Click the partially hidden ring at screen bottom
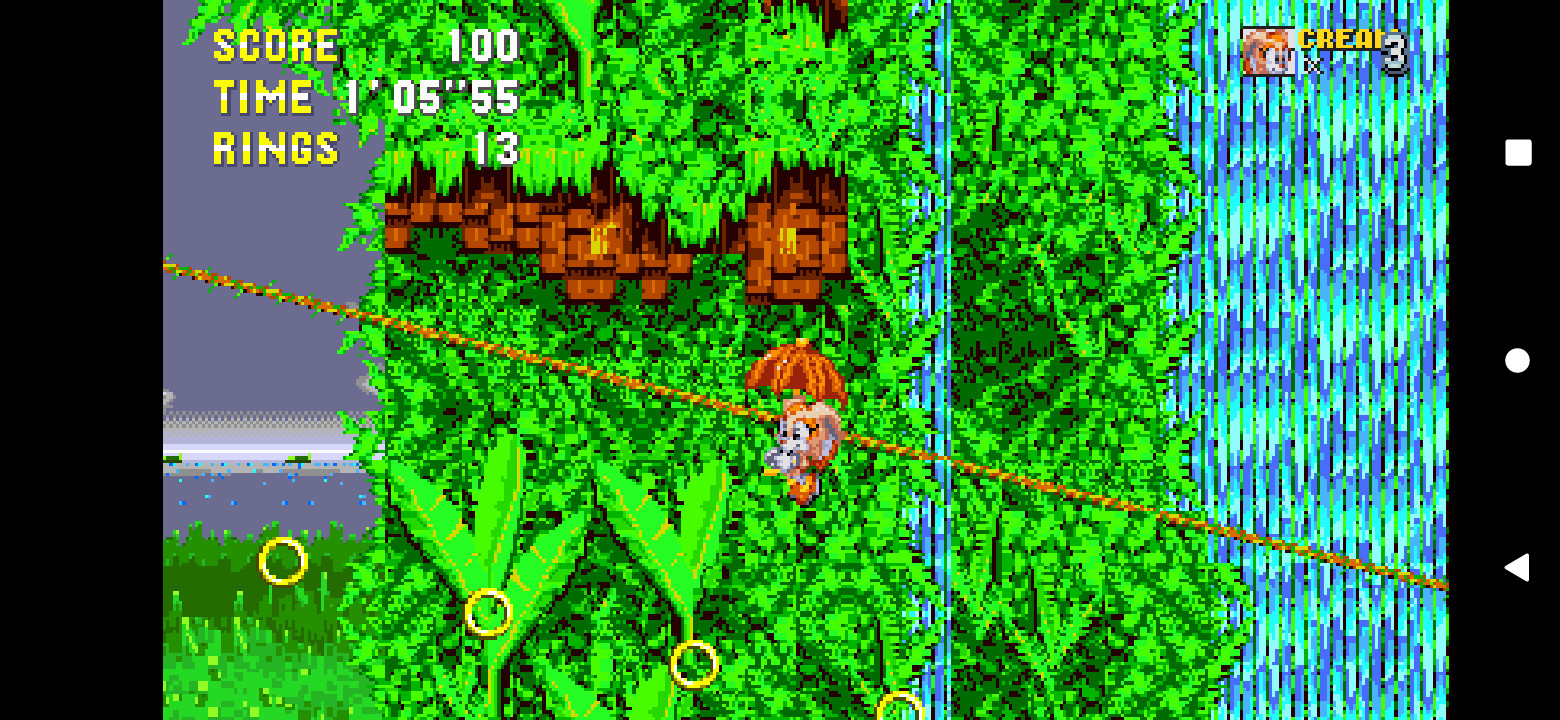This screenshot has width=1560, height=720. pyautogui.click(x=900, y=706)
